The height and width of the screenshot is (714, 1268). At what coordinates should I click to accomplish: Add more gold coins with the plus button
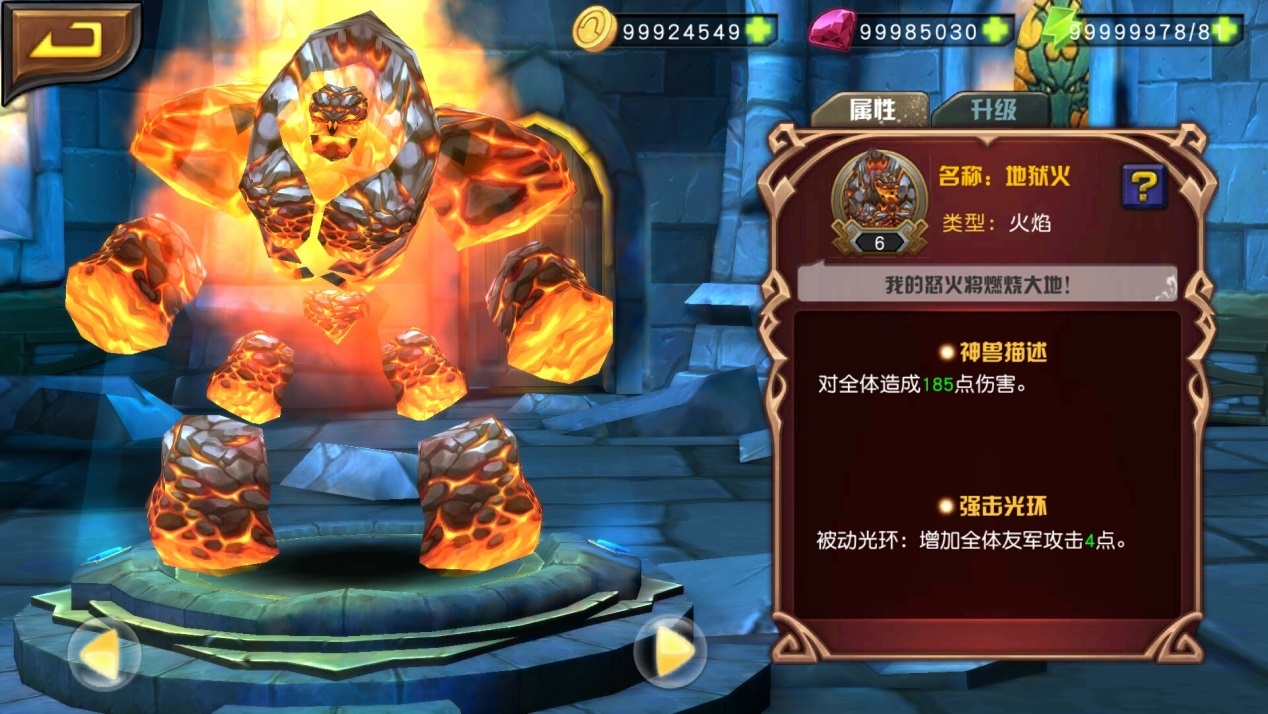(x=761, y=31)
